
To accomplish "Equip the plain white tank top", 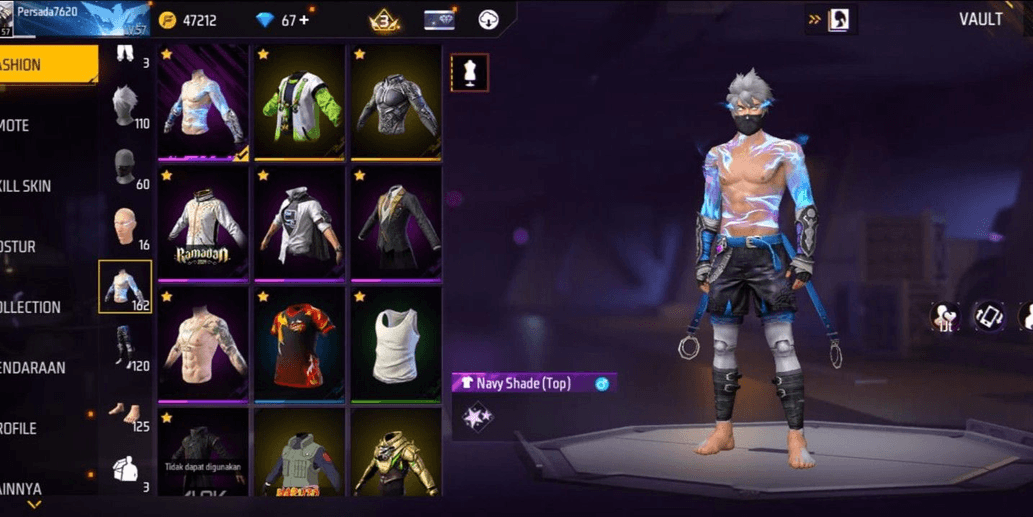I will (x=396, y=344).
